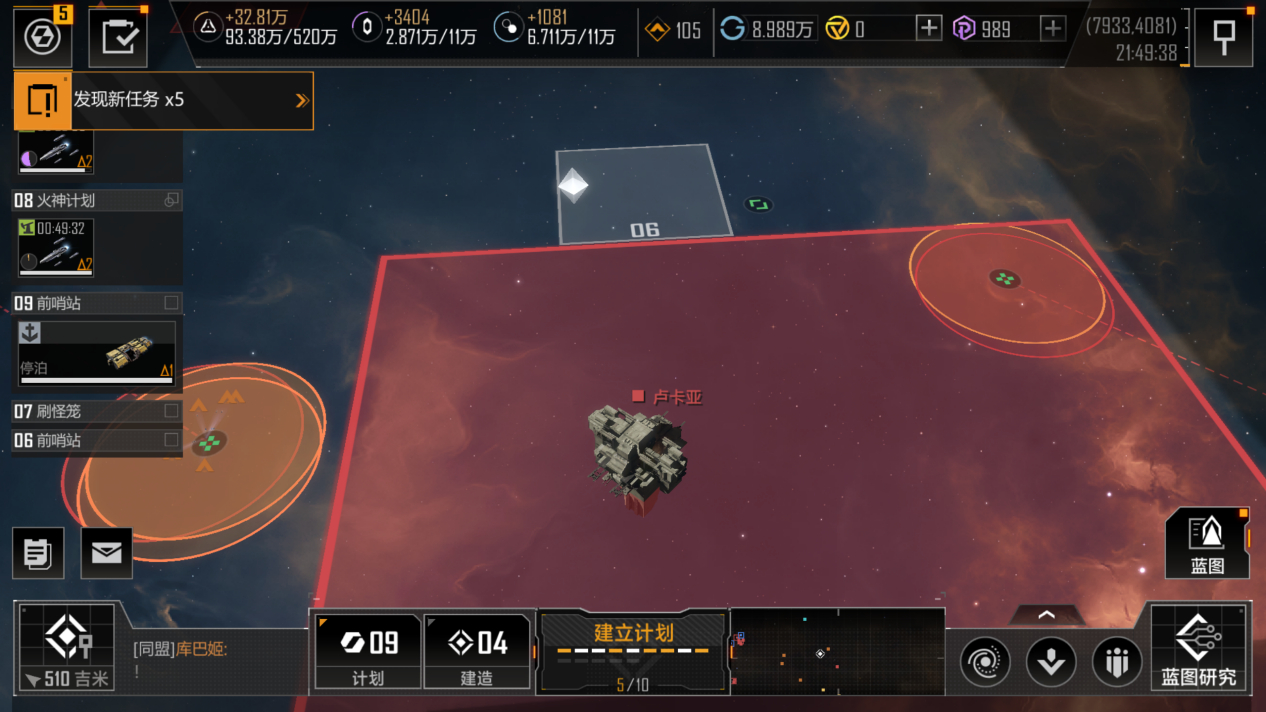Open the lightning emblem menu with badge 5
This screenshot has height=712, width=1266.
point(42,38)
